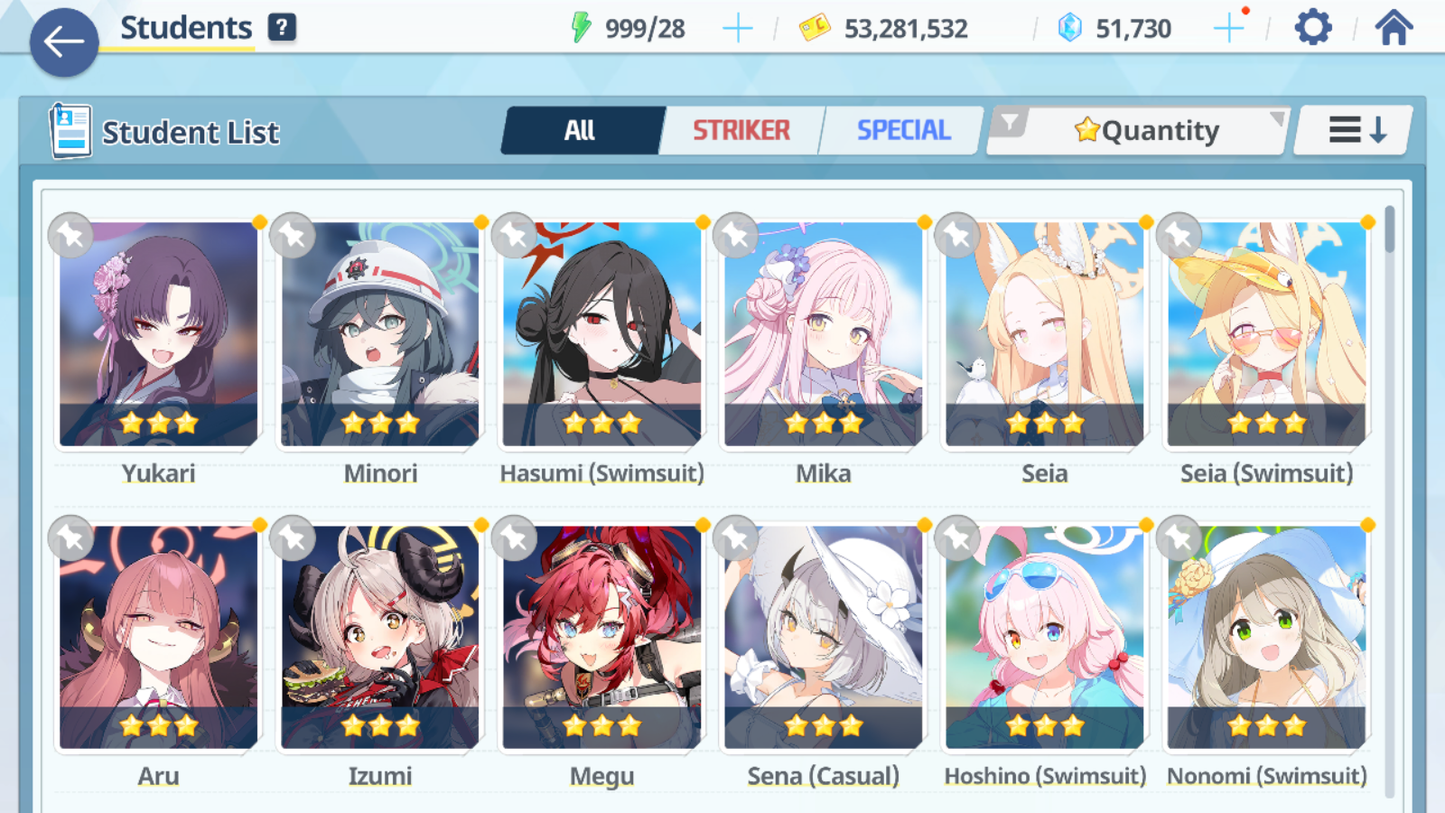Open the Quantity sort dropdown
The width and height of the screenshot is (1445, 813).
pos(1140,130)
